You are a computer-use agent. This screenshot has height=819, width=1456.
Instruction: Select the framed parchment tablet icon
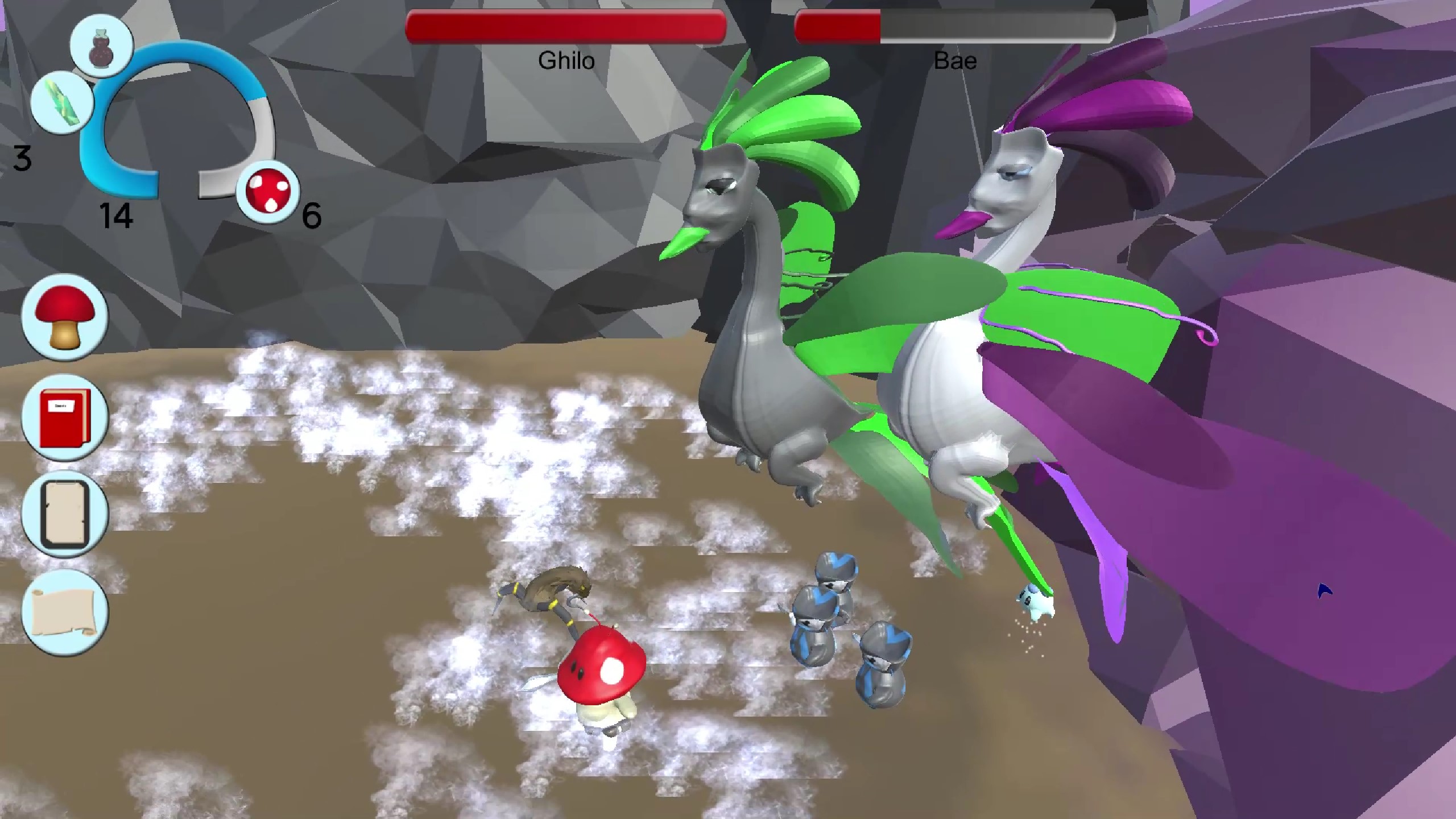pyautogui.click(x=64, y=515)
